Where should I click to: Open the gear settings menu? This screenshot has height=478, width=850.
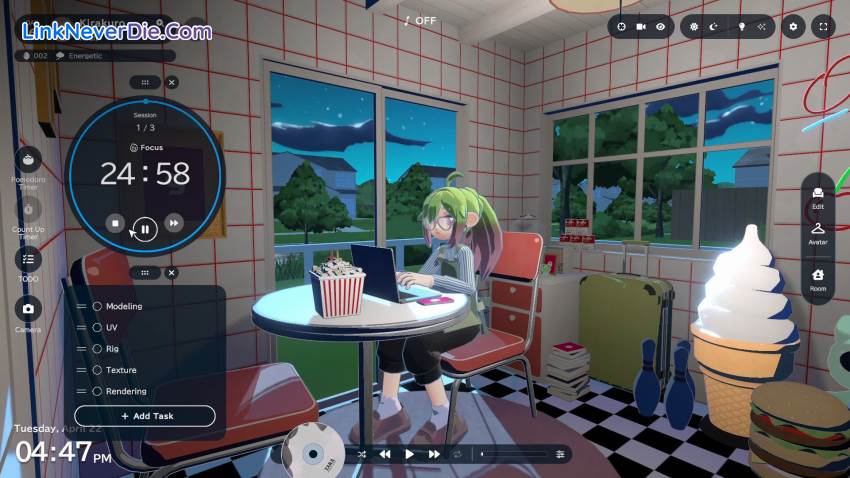point(794,26)
